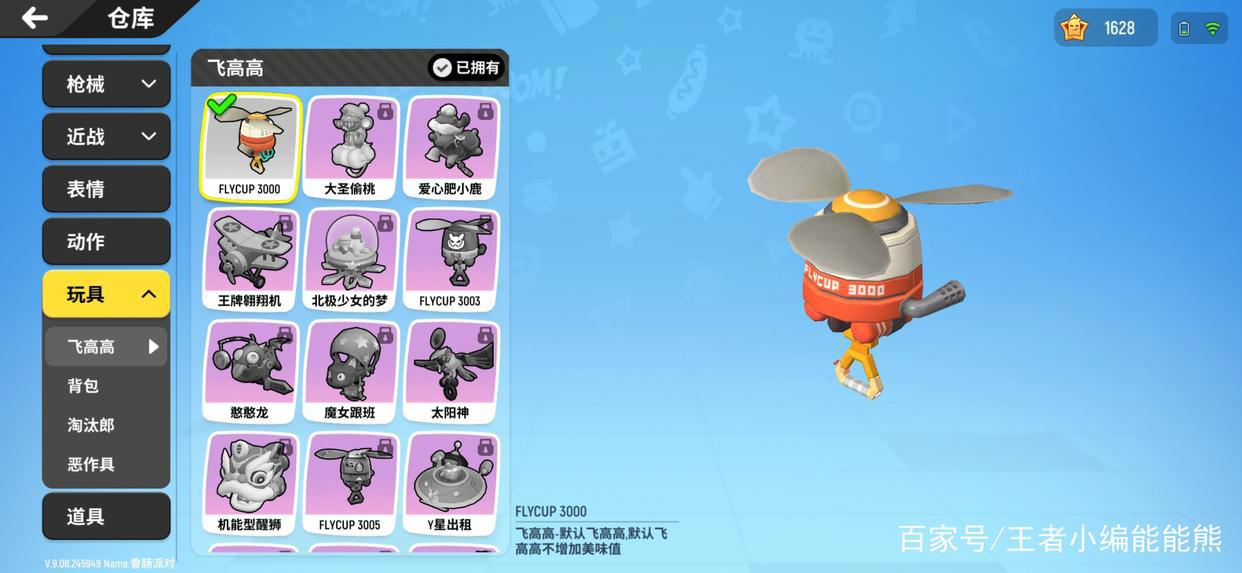Select the 大圣偷桃 item
The height and width of the screenshot is (573, 1242).
coord(350,148)
